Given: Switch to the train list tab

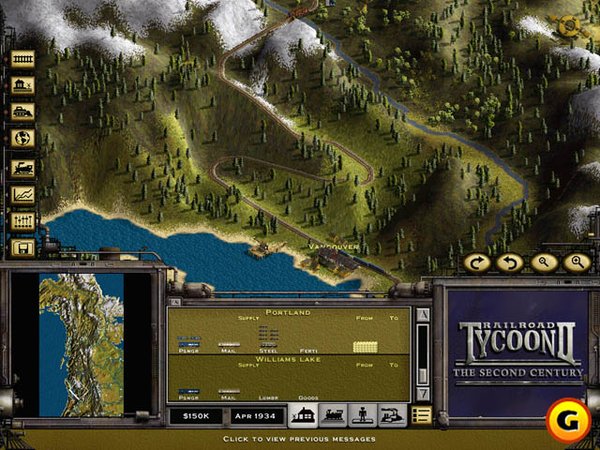Looking at the screenshot, I should [x=333, y=415].
